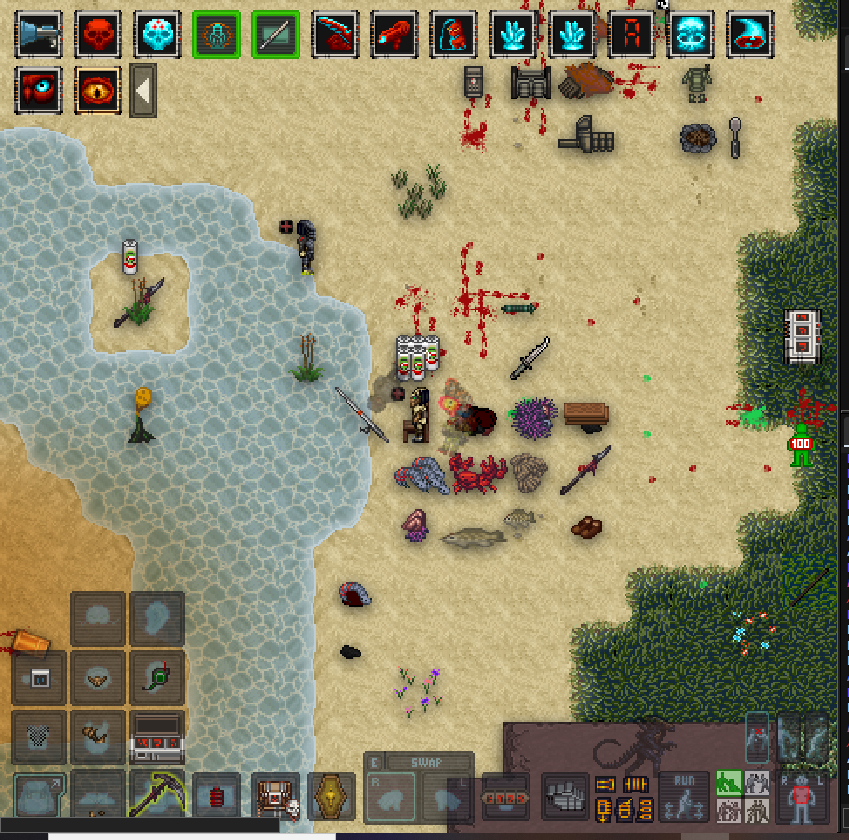This screenshot has height=840, width=849.
Task: Activate the red letter A action
Action: point(632,34)
